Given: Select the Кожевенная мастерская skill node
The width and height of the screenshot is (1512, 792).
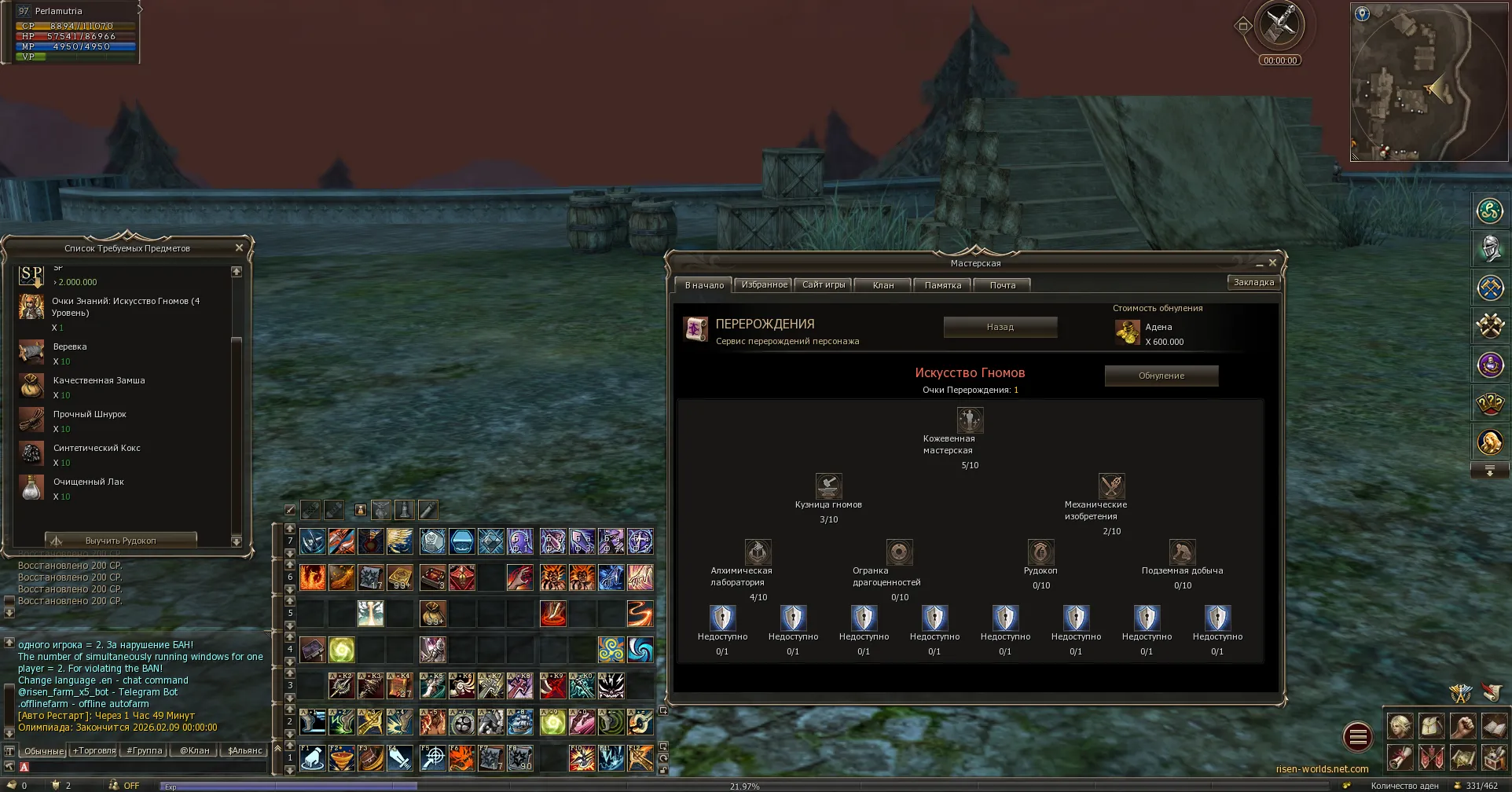Looking at the screenshot, I should pos(970,420).
